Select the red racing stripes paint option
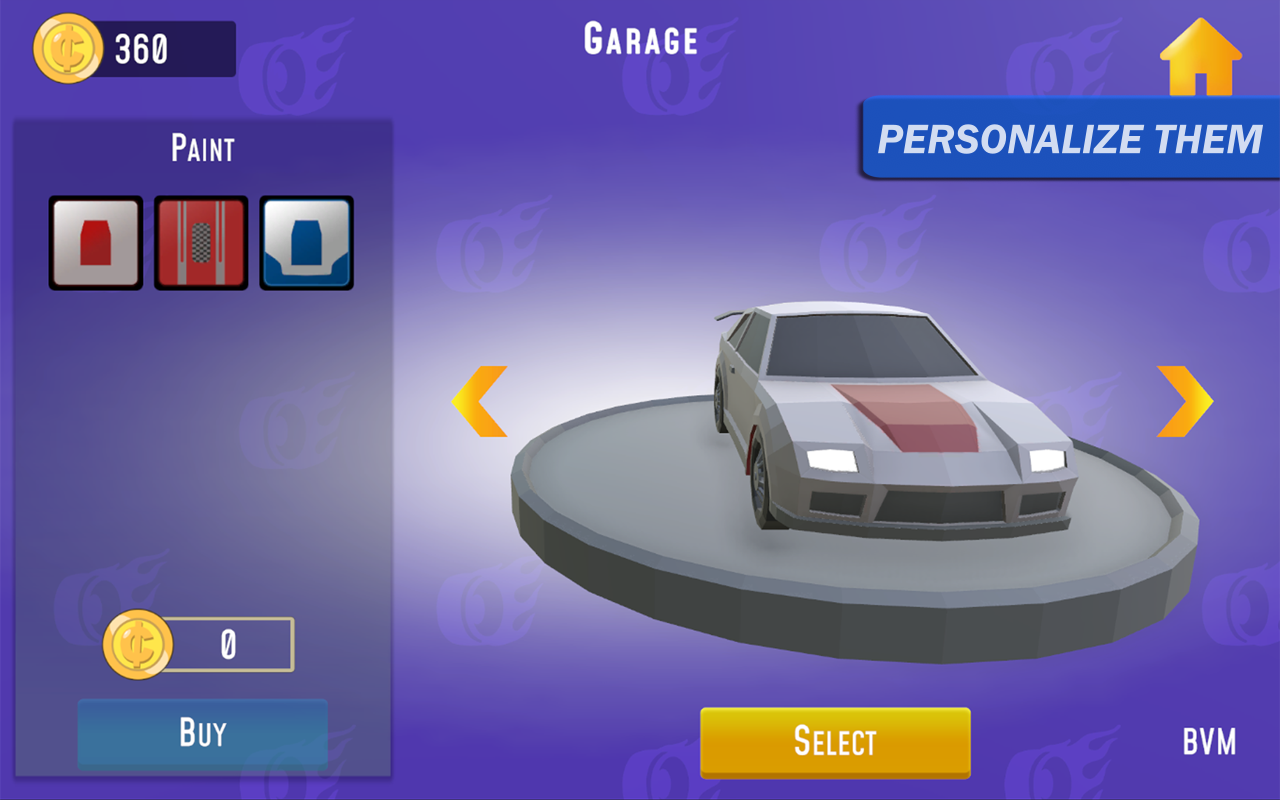The height and width of the screenshot is (800, 1280). (x=201, y=243)
